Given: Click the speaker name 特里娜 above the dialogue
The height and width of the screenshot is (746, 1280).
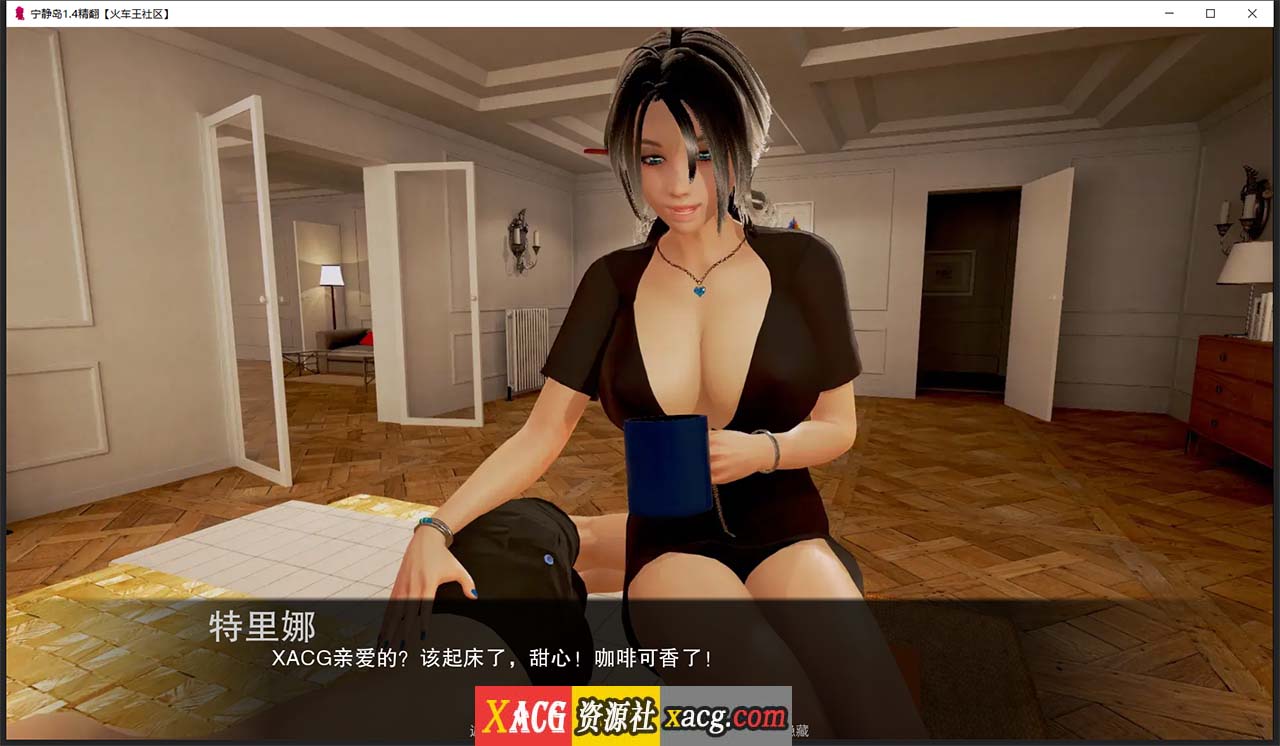Looking at the screenshot, I should click(262, 628).
